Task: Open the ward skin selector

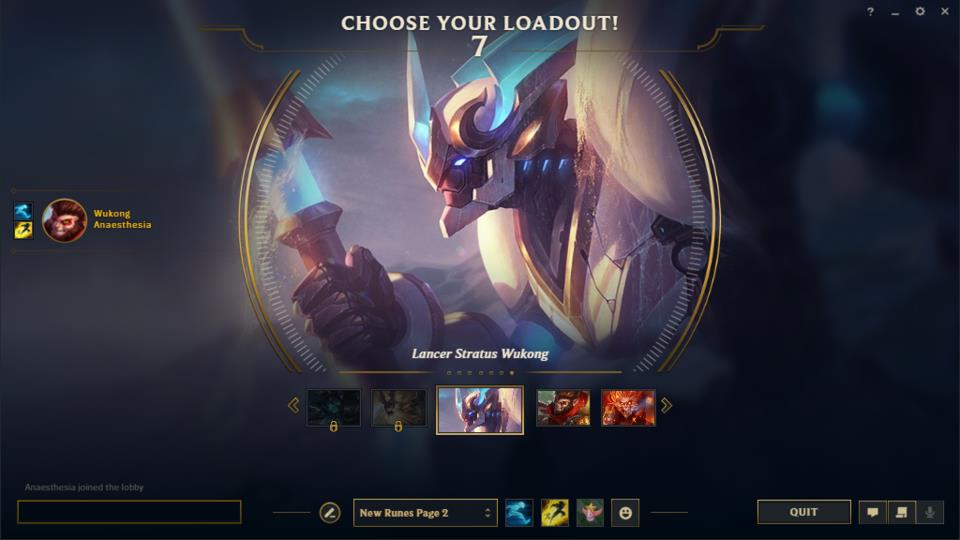Action: [590, 513]
